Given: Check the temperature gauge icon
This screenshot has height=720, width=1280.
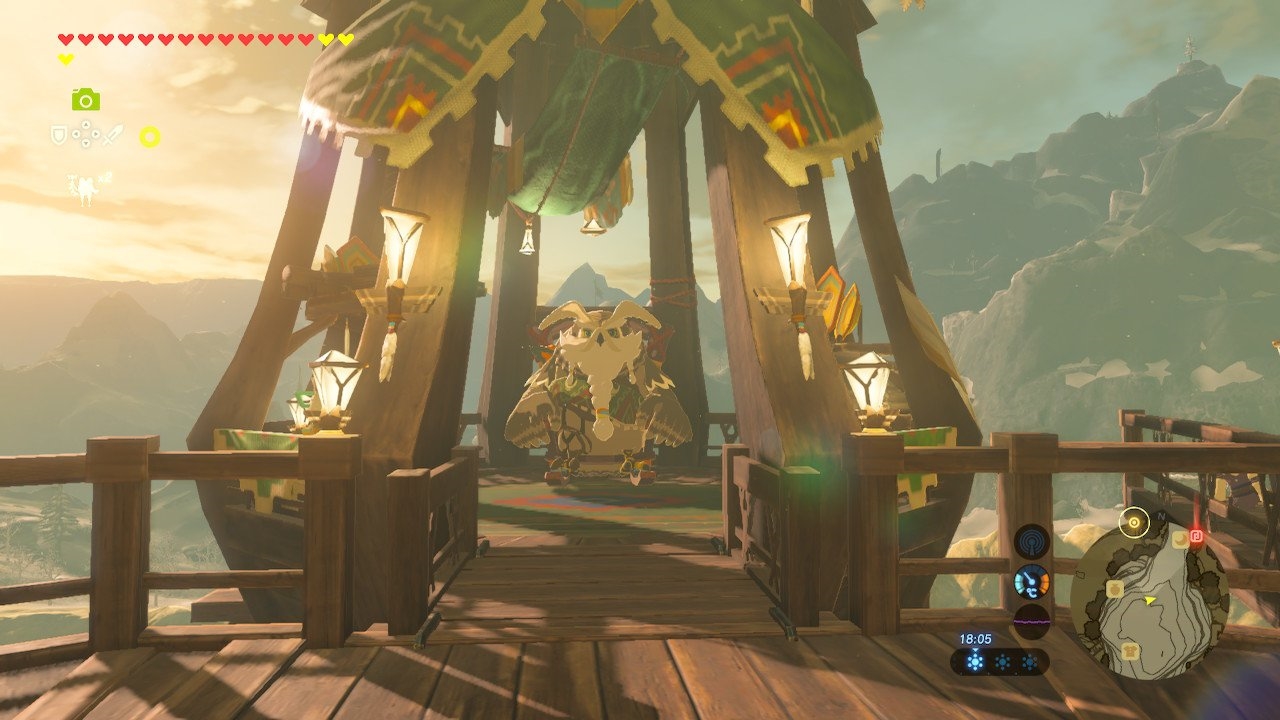Looking at the screenshot, I should 1031,581.
